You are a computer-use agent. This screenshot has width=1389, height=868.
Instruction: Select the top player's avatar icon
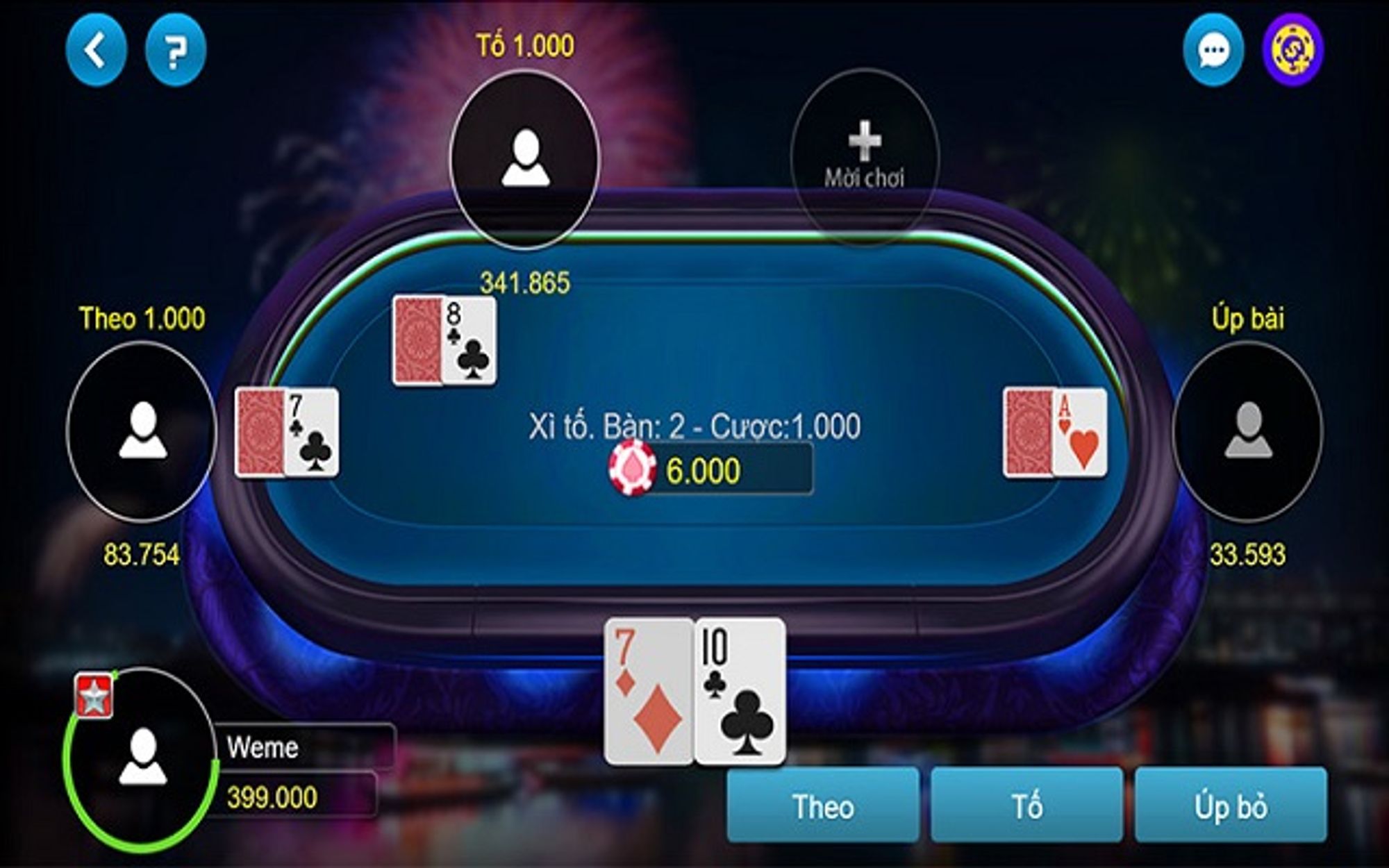pos(525,158)
